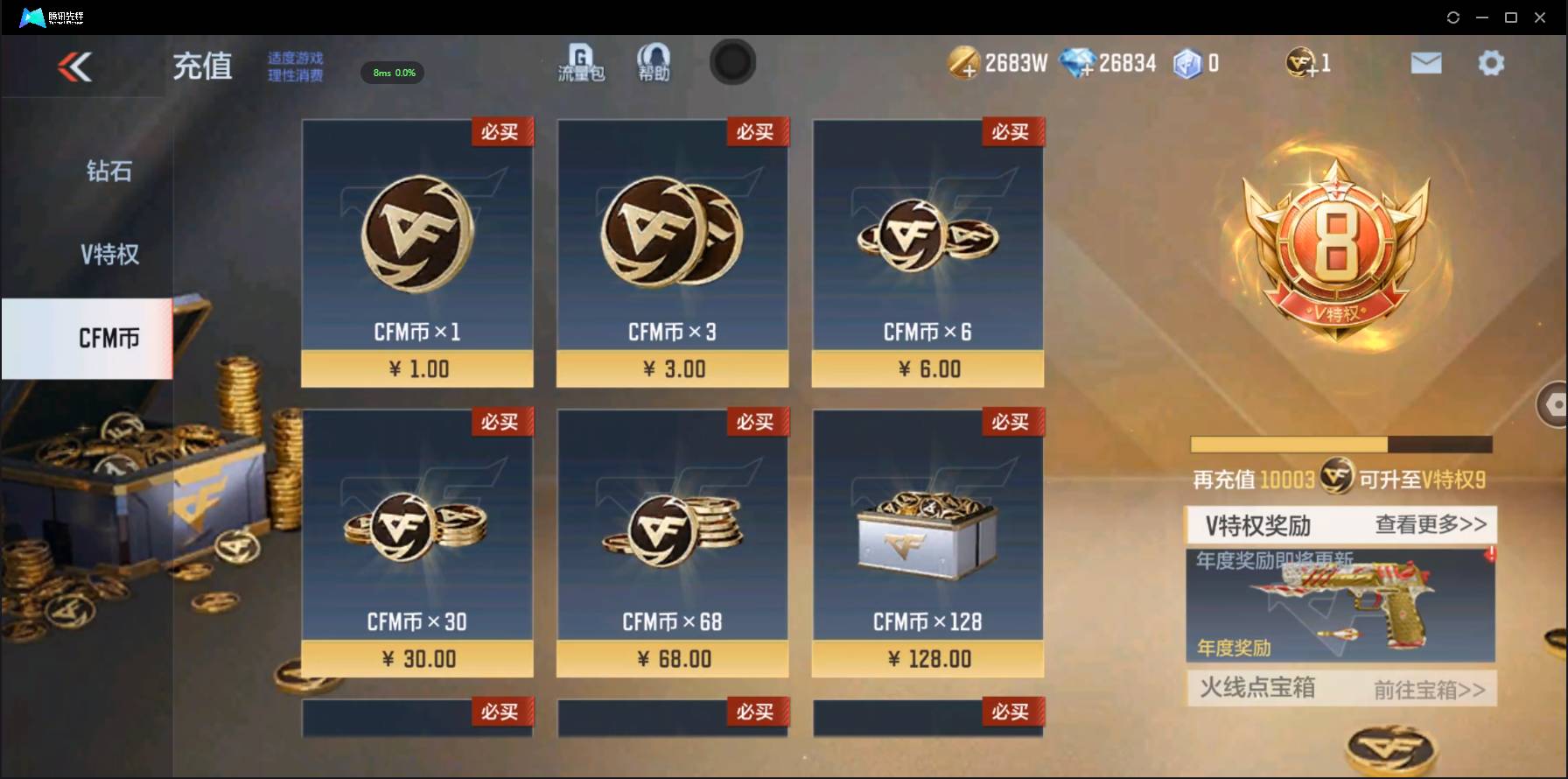This screenshot has height=779, width=1568.
Task: Open the V coin plus icon
Action: (1299, 62)
